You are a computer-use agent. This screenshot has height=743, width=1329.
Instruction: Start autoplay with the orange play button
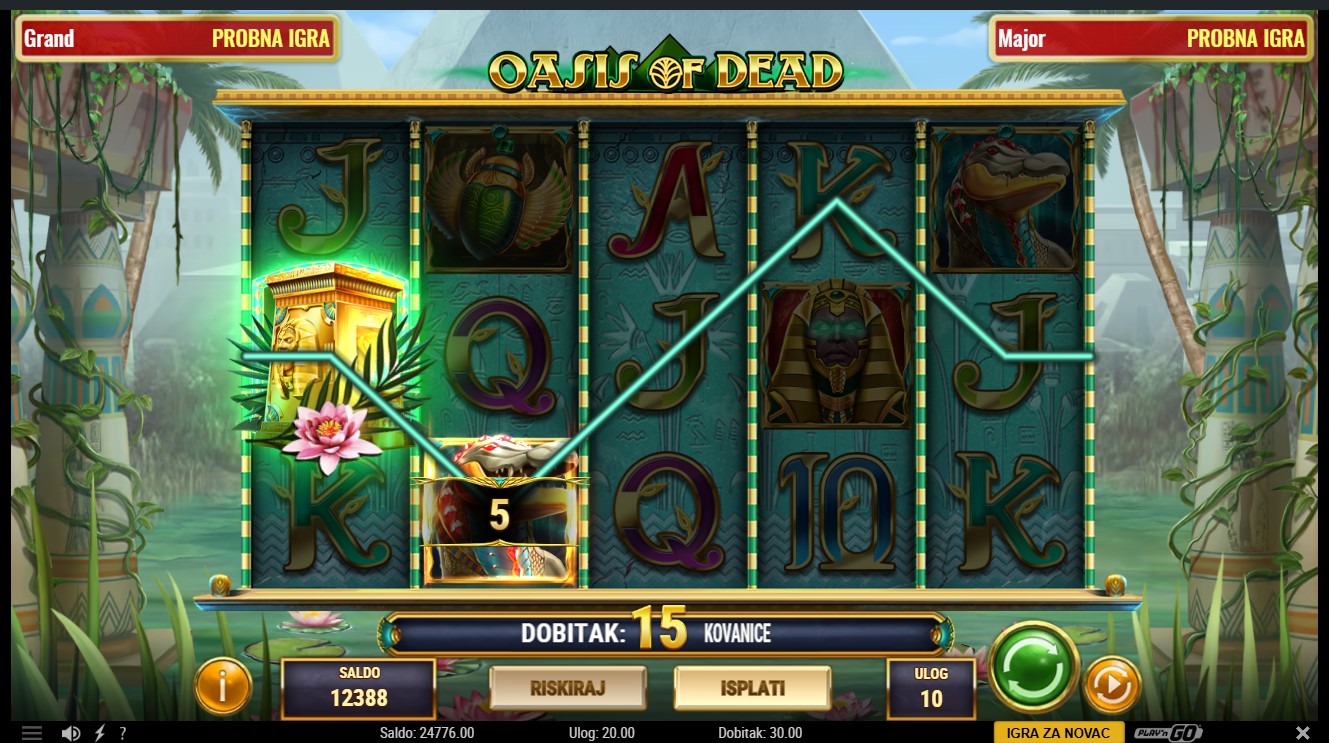[1111, 685]
